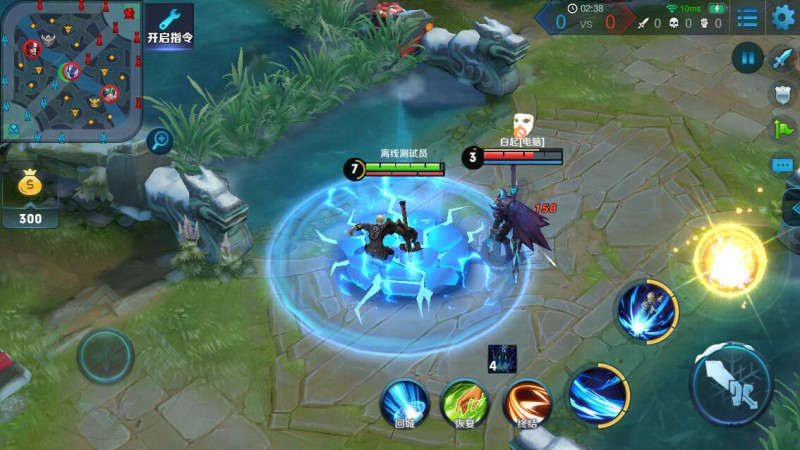Send the sword attack signal

[x=782, y=58]
